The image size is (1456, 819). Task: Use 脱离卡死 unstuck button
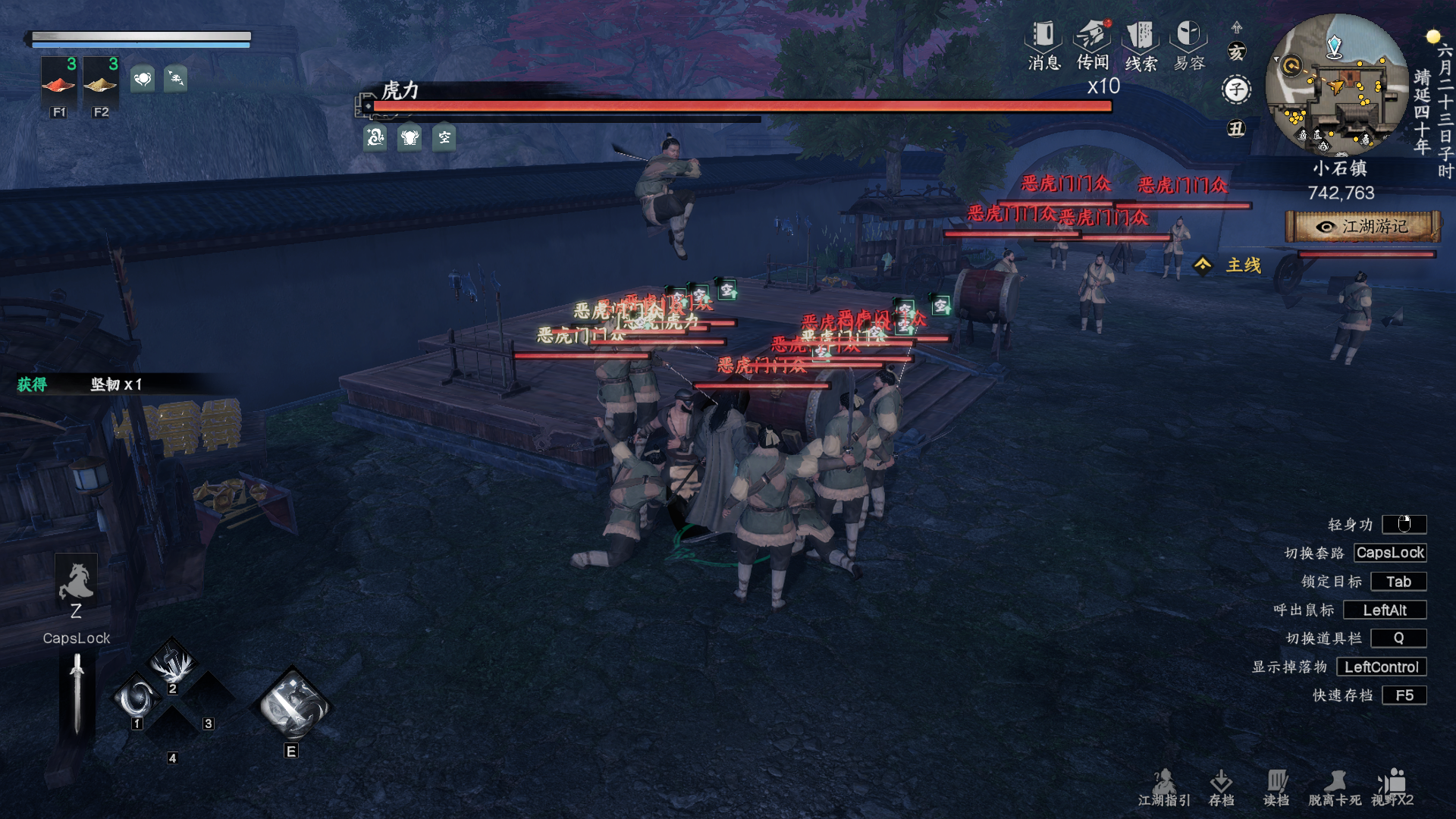(x=1334, y=787)
